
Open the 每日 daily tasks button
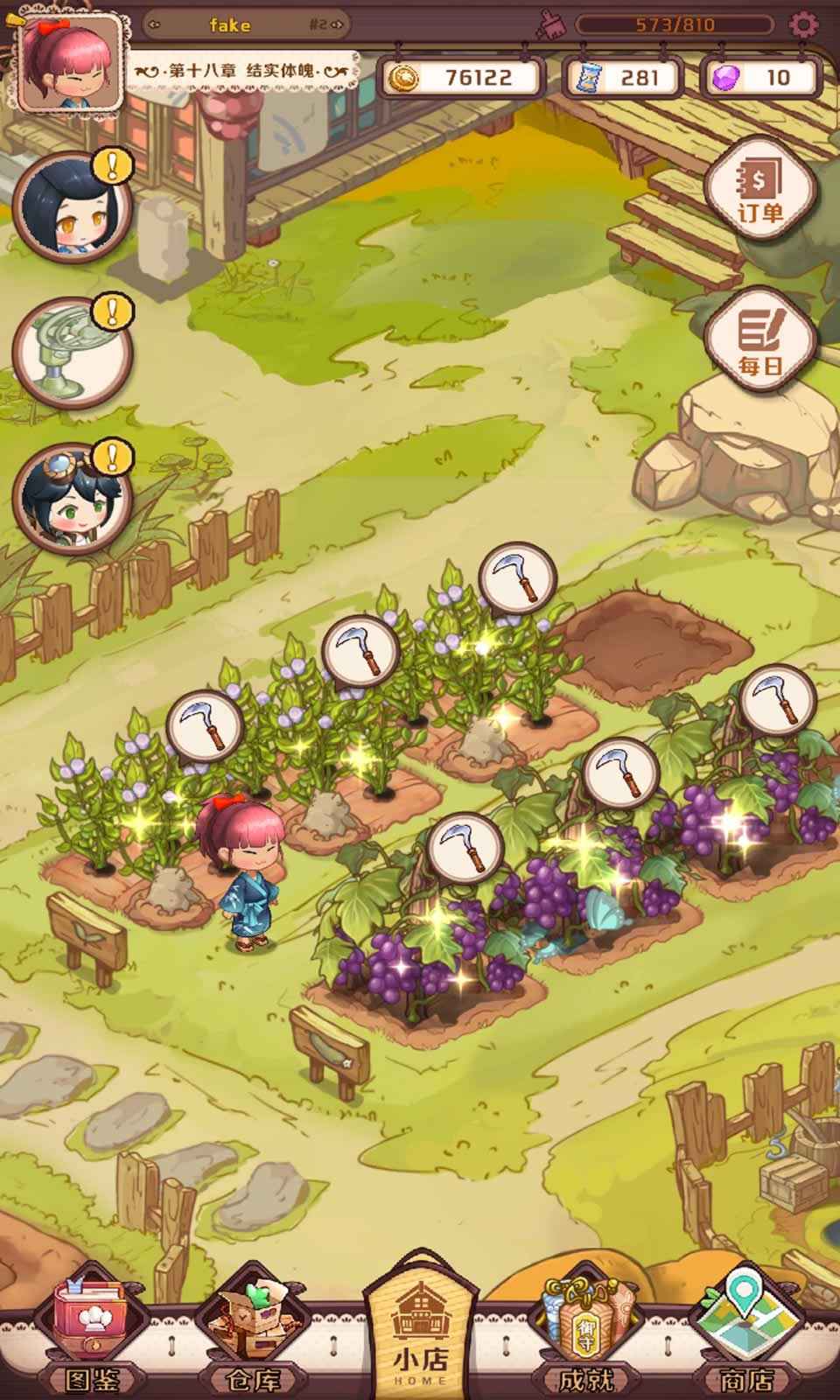759,343
